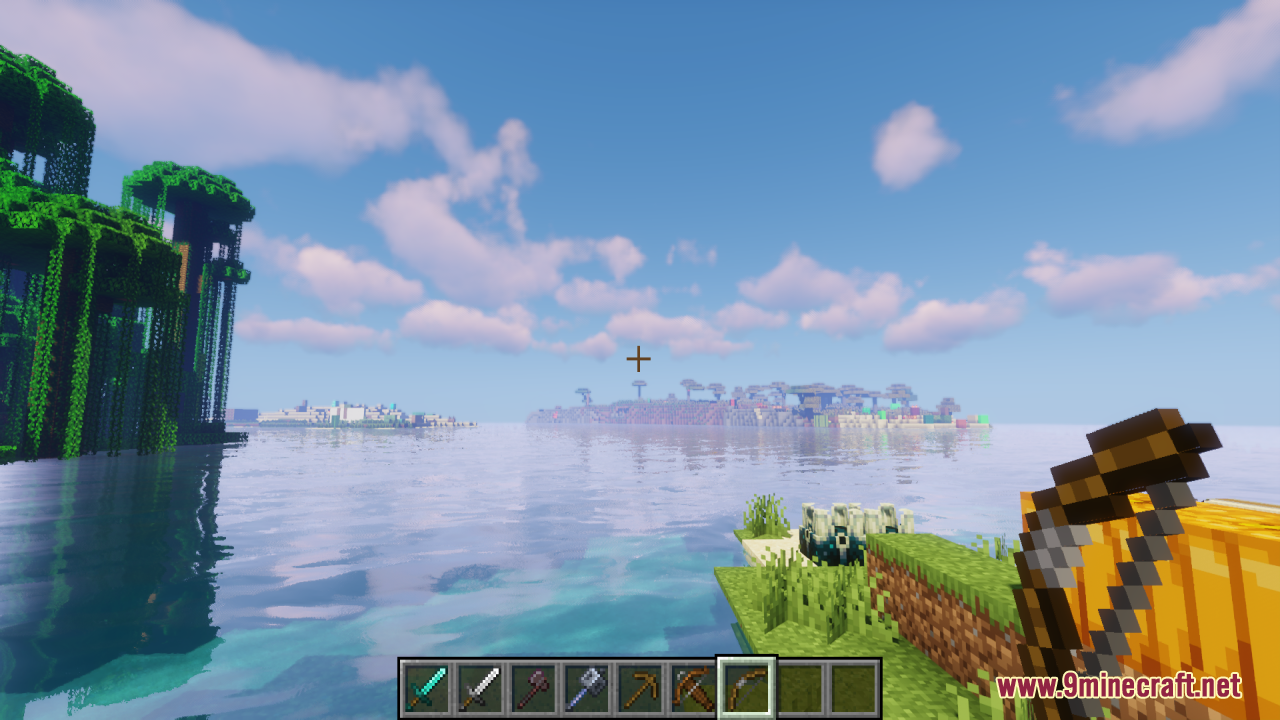Select the iron sword hotbar slot
Screen dimensions: 1280x720
478,687
